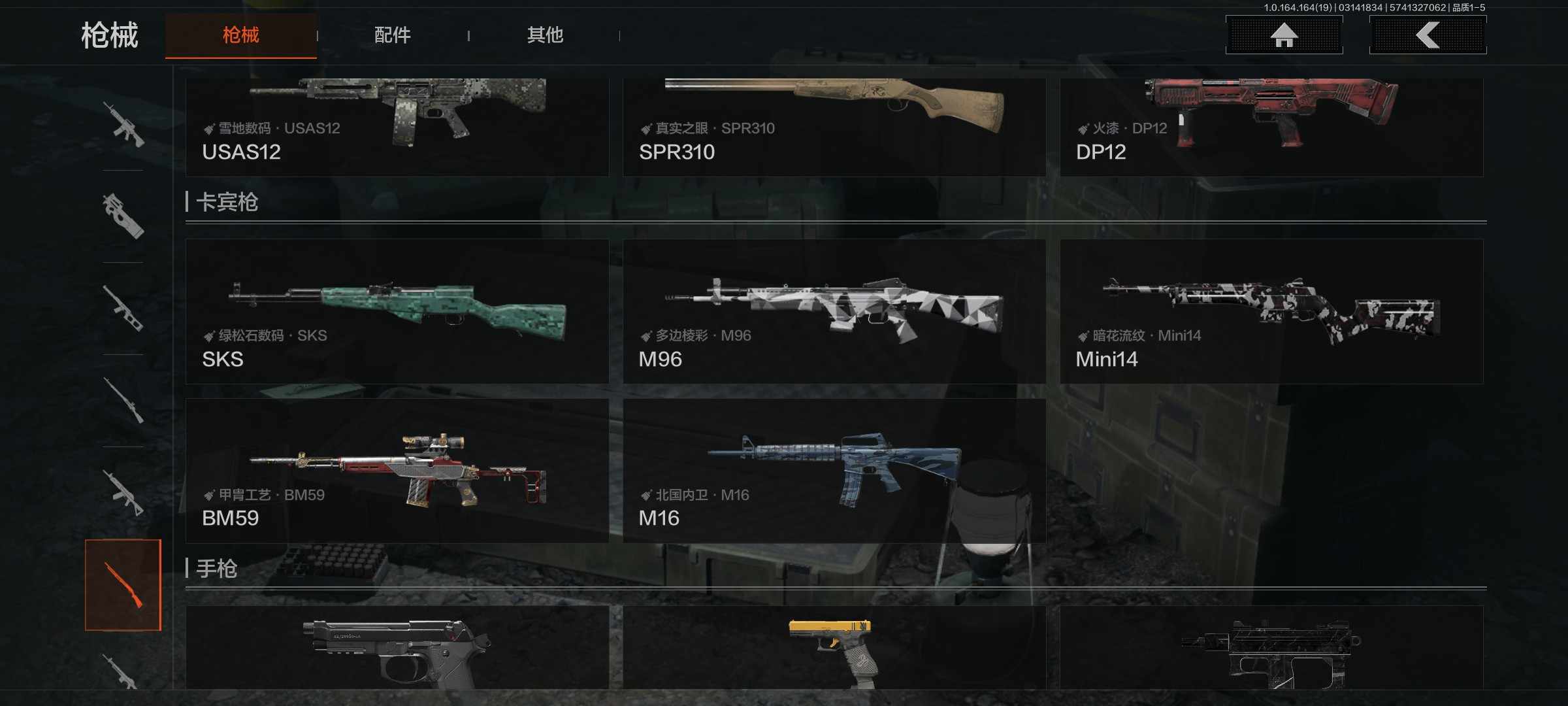
Task: Choose the SPR310 shotgun card
Action: click(834, 127)
